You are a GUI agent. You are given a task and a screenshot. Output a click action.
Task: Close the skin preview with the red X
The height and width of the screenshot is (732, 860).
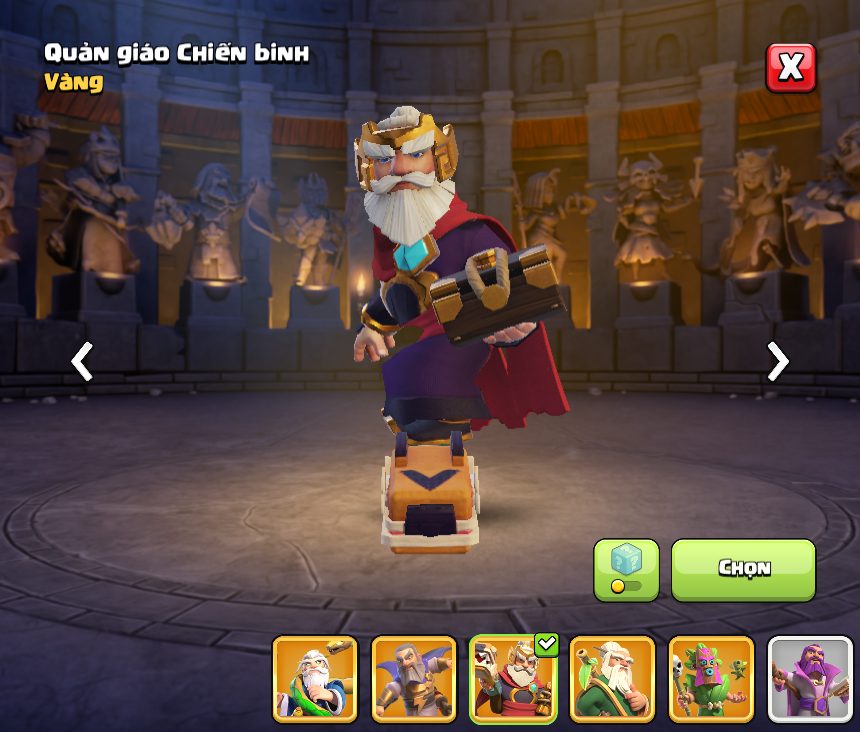(x=790, y=68)
